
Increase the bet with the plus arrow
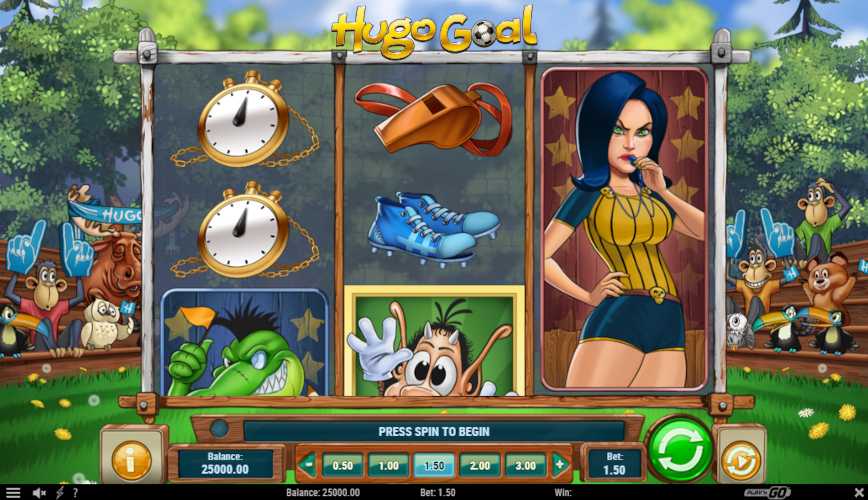pyautogui.click(x=559, y=465)
